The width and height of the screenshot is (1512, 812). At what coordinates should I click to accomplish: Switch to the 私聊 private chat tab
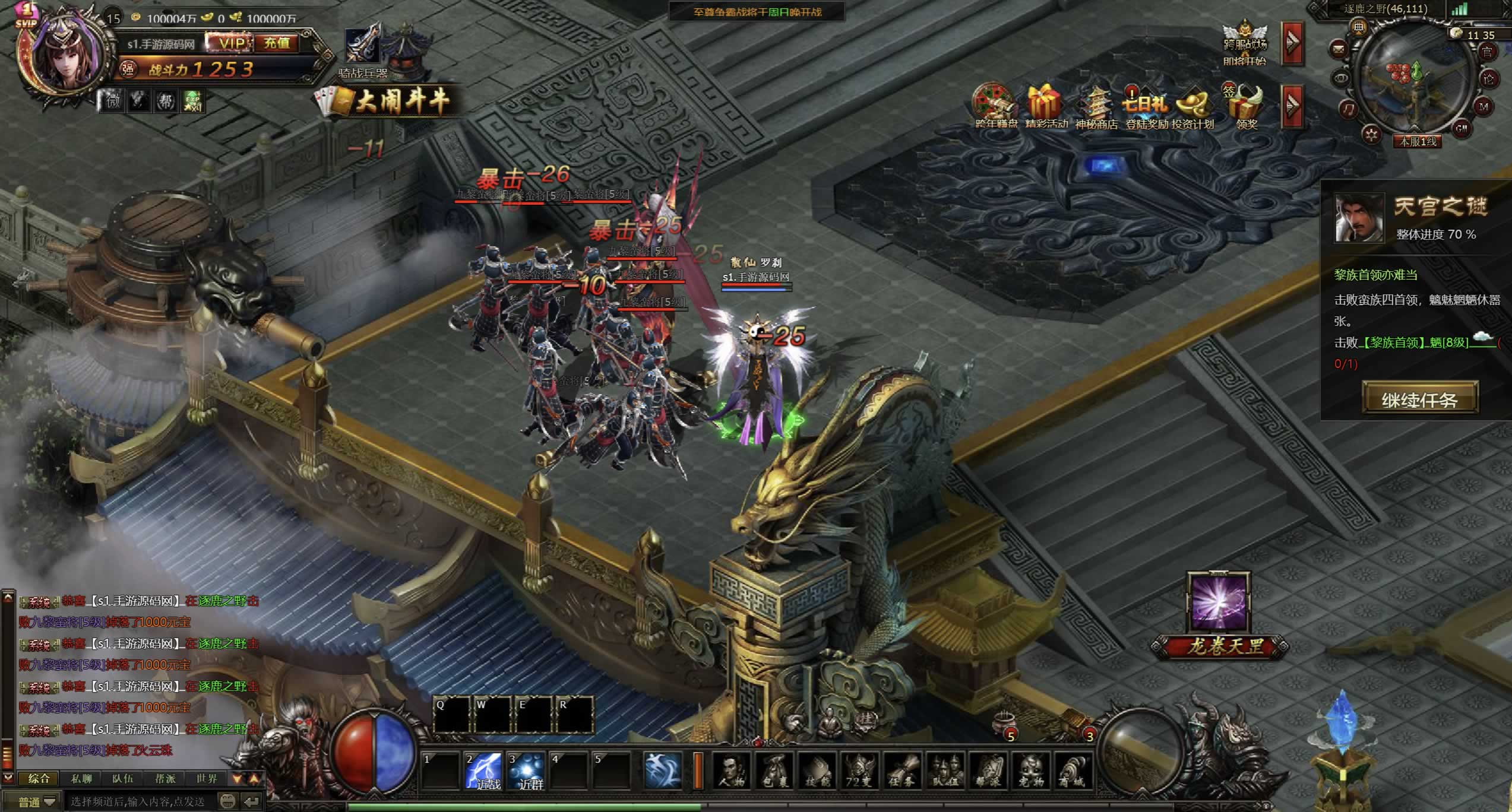coord(81,778)
